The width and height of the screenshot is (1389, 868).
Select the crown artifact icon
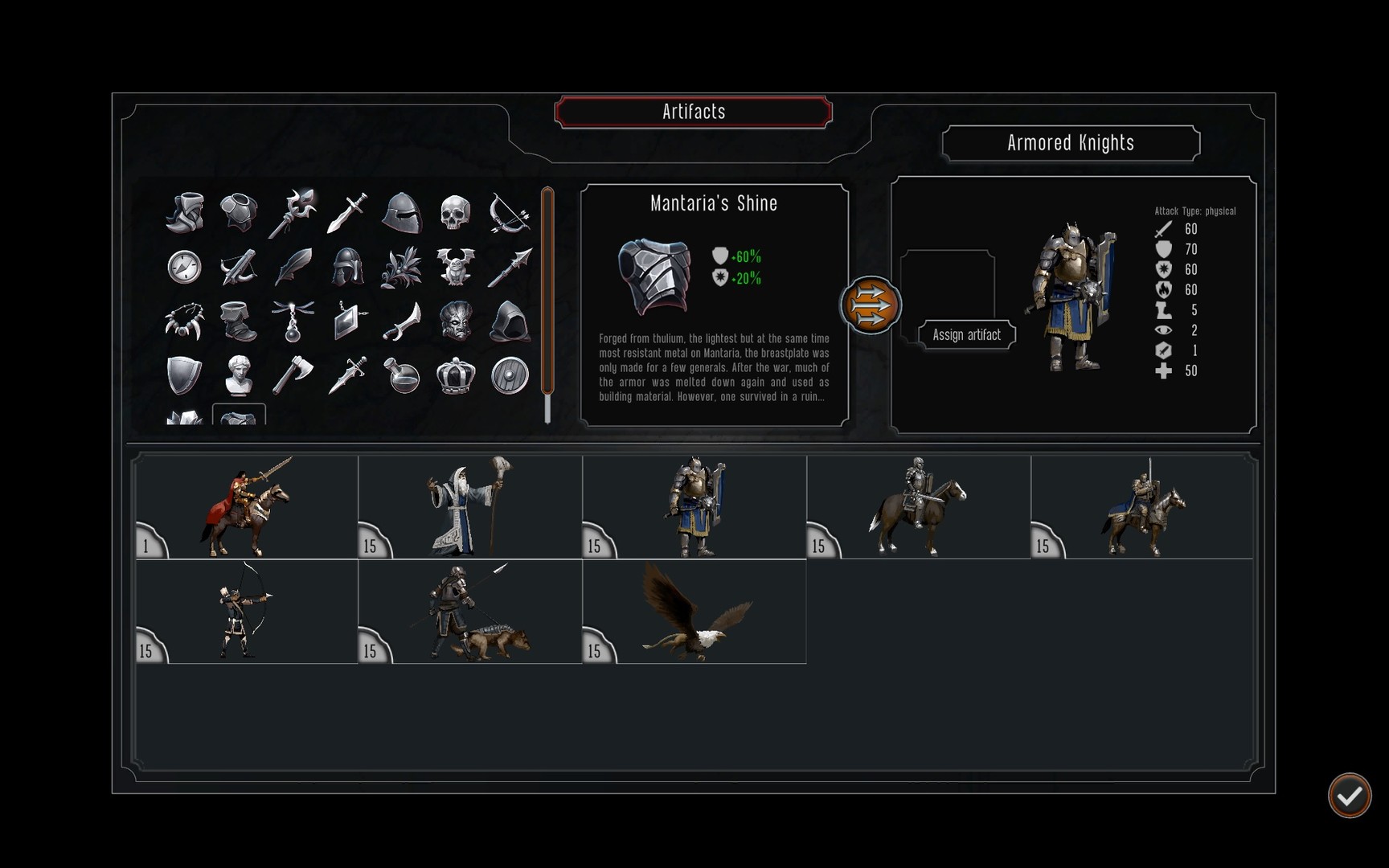456,375
